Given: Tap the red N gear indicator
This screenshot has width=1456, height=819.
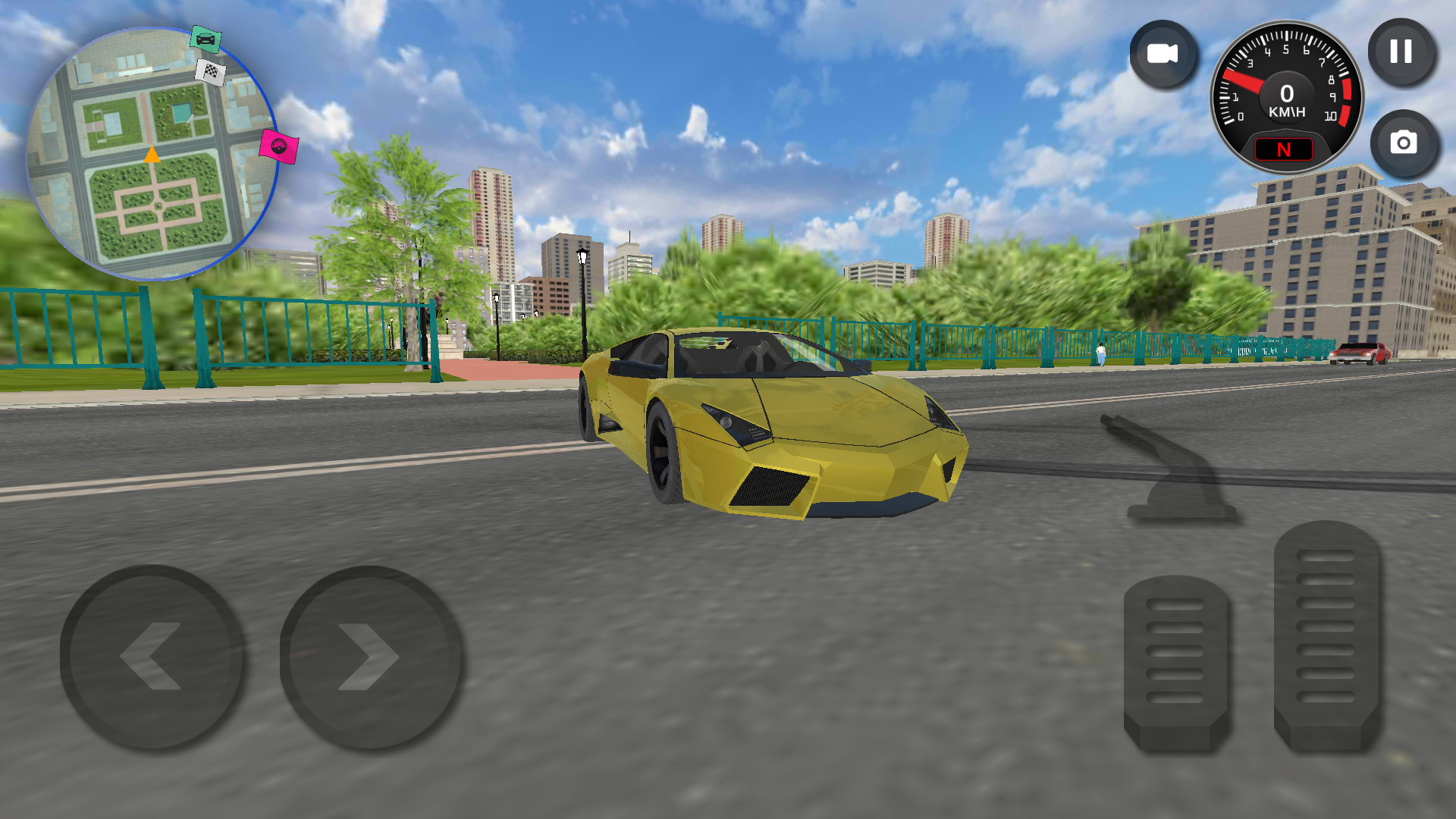Looking at the screenshot, I should tap(1285, 149).
